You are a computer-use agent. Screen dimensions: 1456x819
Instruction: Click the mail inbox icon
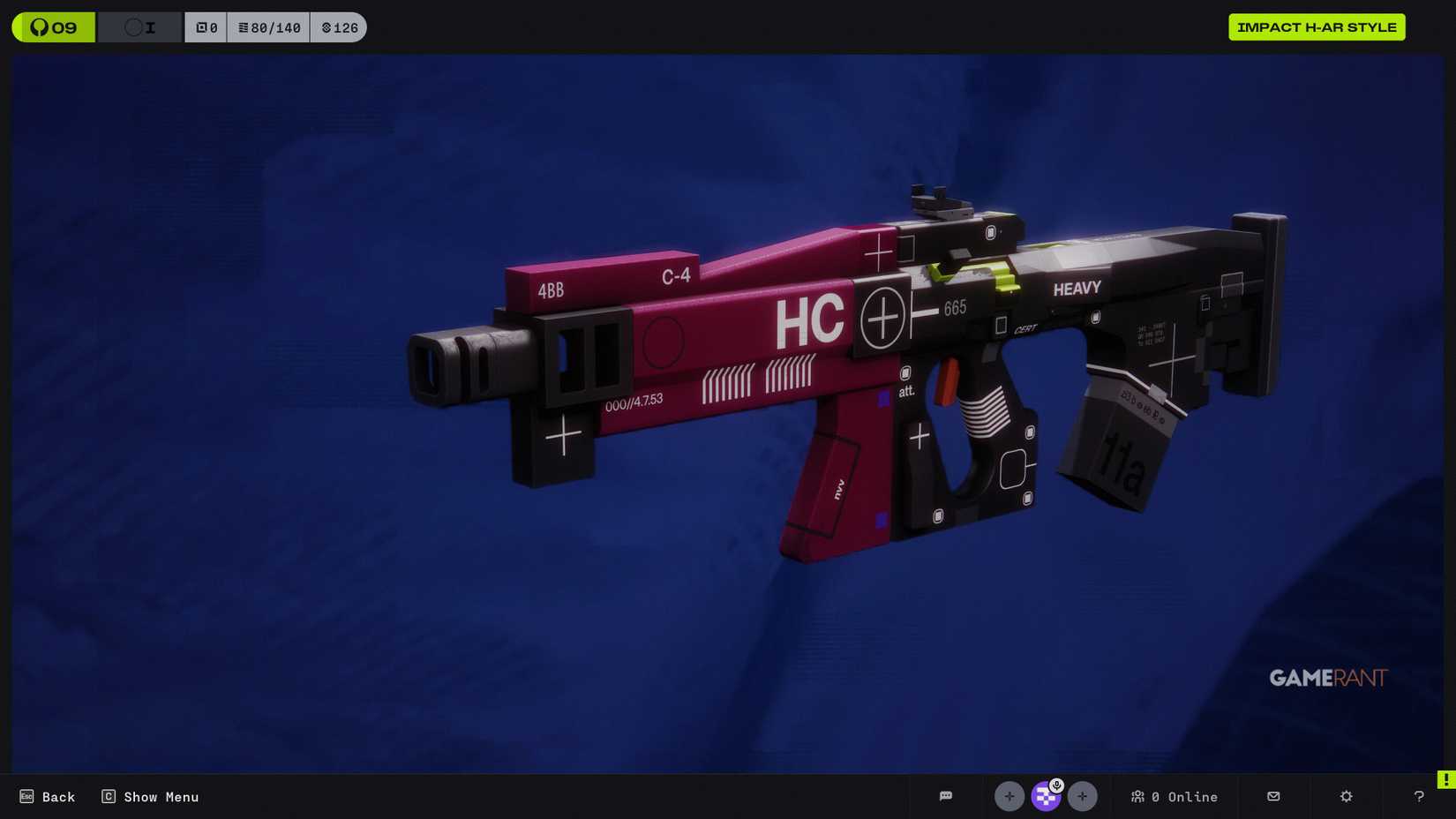[x=1273, y=797]
